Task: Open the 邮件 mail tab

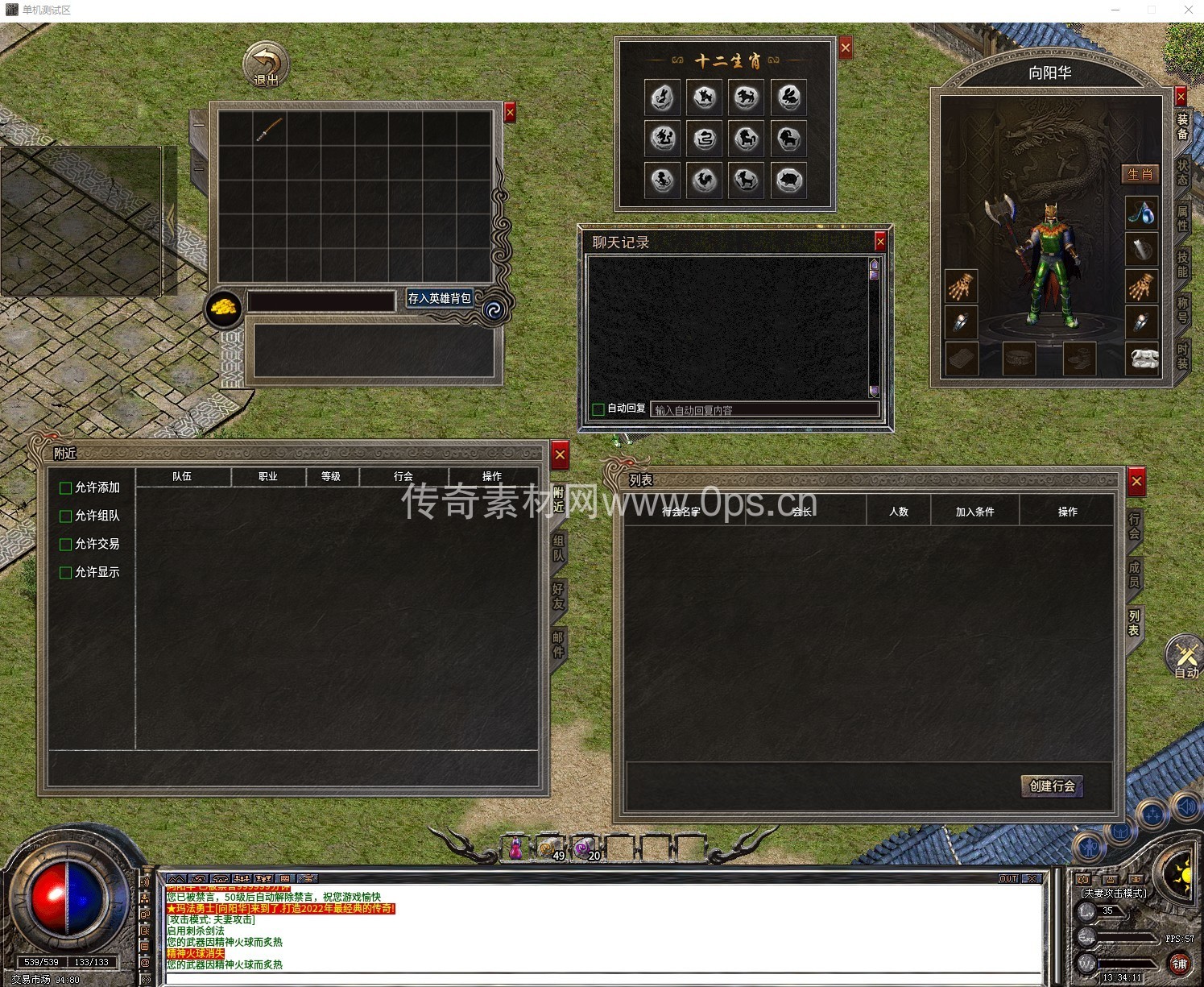Action: 558,645
